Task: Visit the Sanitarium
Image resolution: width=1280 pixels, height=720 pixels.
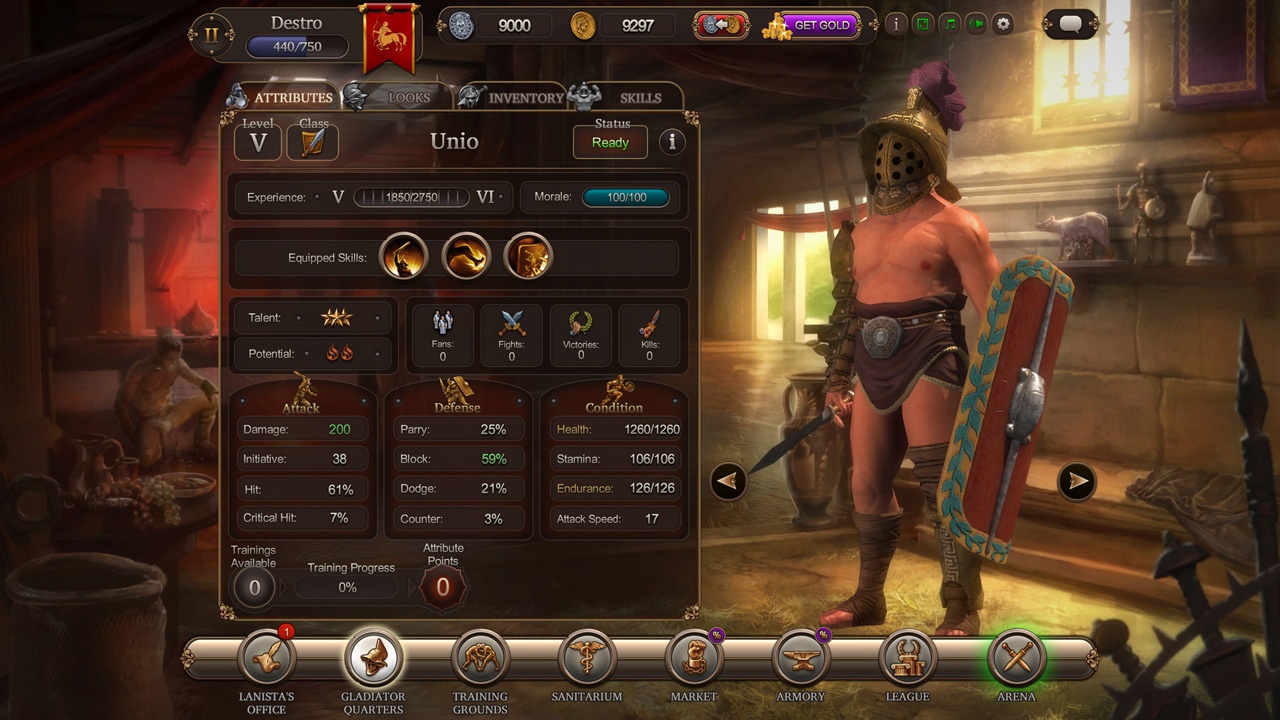Action: click(x=587, y=659)
